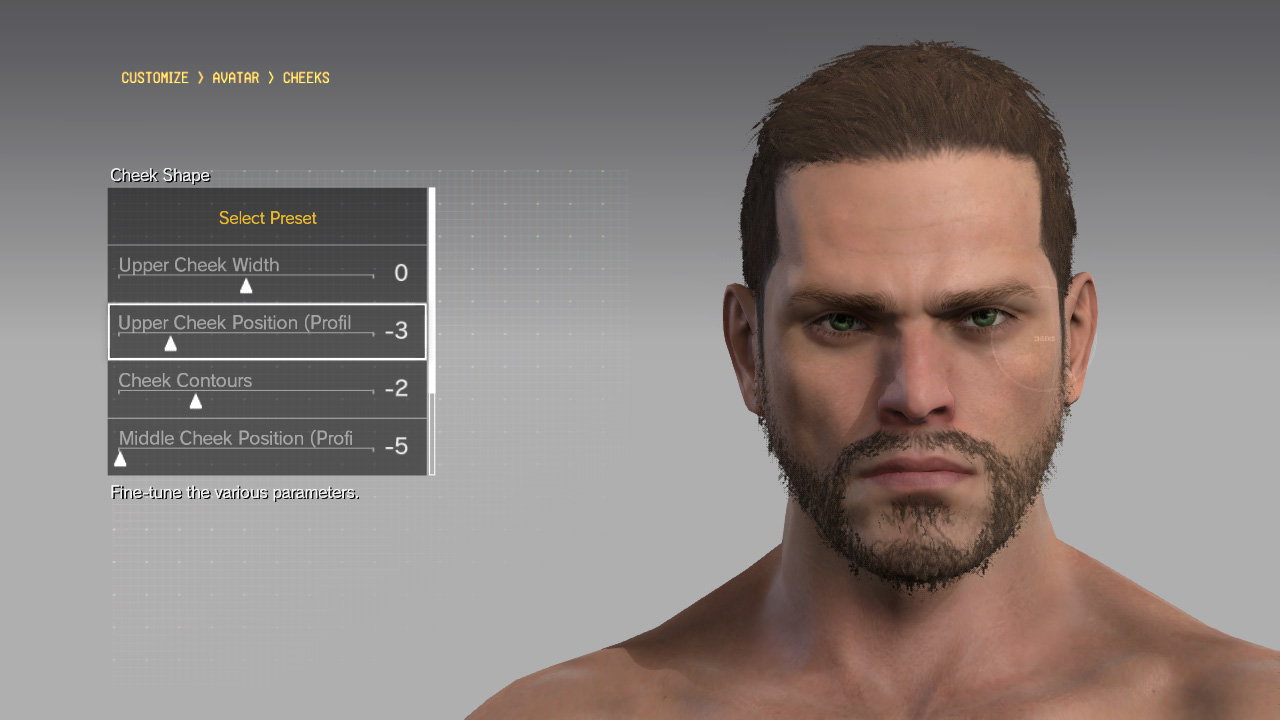Click the Upper Cheek Width slider thumb
1280x720 pixels.
(246, 285)
